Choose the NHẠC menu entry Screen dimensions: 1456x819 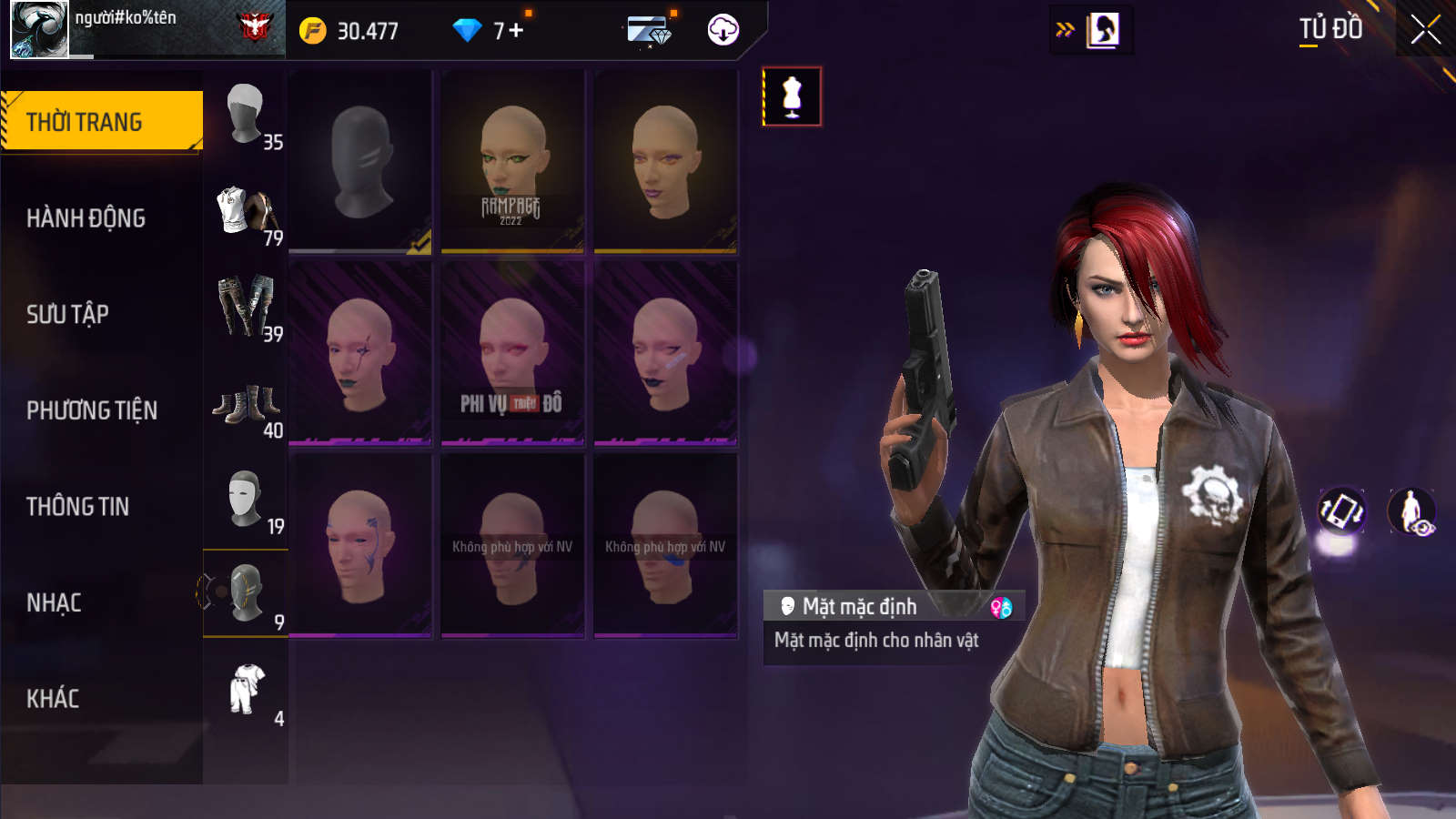[55, 602]
